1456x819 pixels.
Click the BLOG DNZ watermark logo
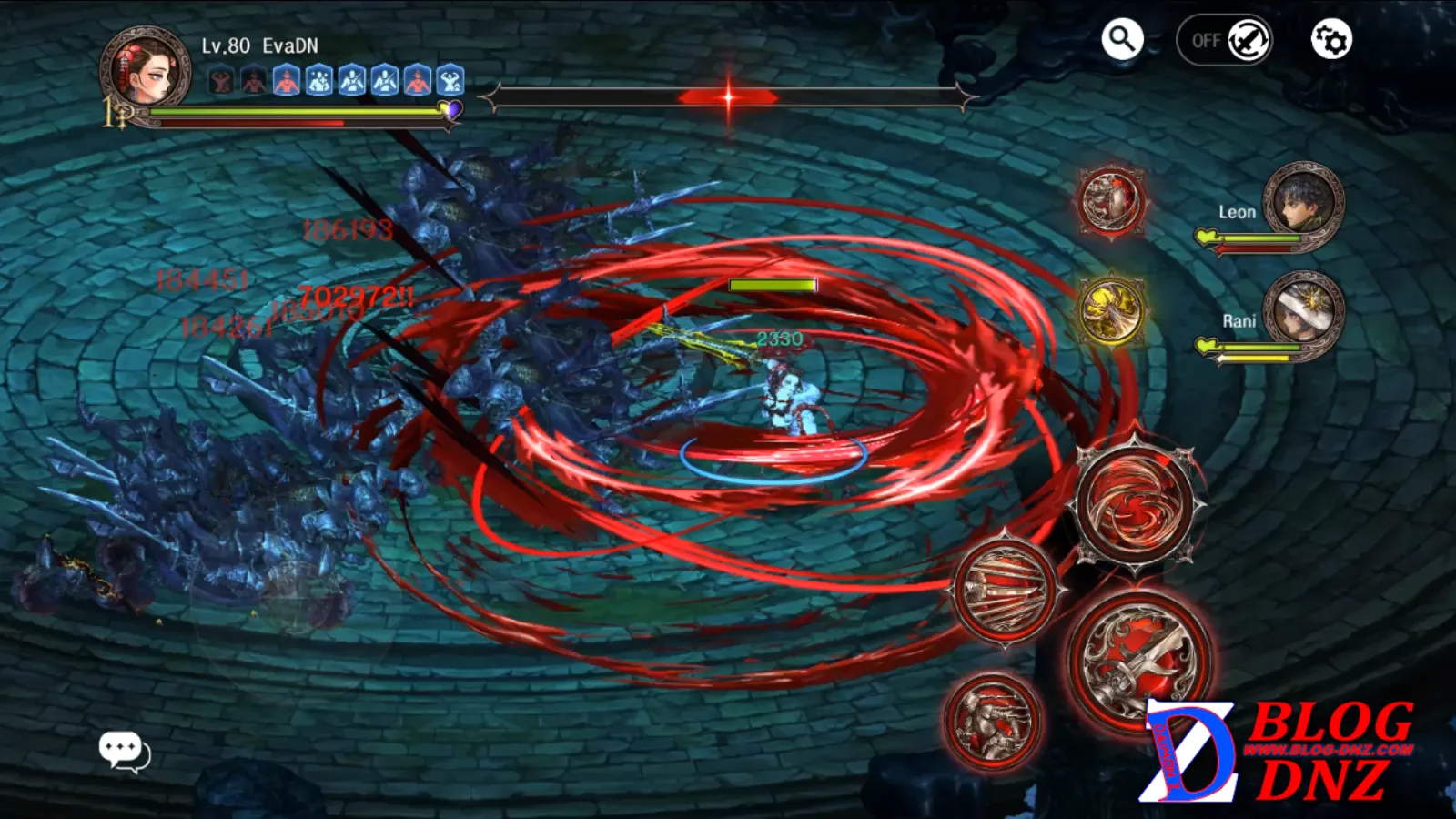(x=1279, y=752)
